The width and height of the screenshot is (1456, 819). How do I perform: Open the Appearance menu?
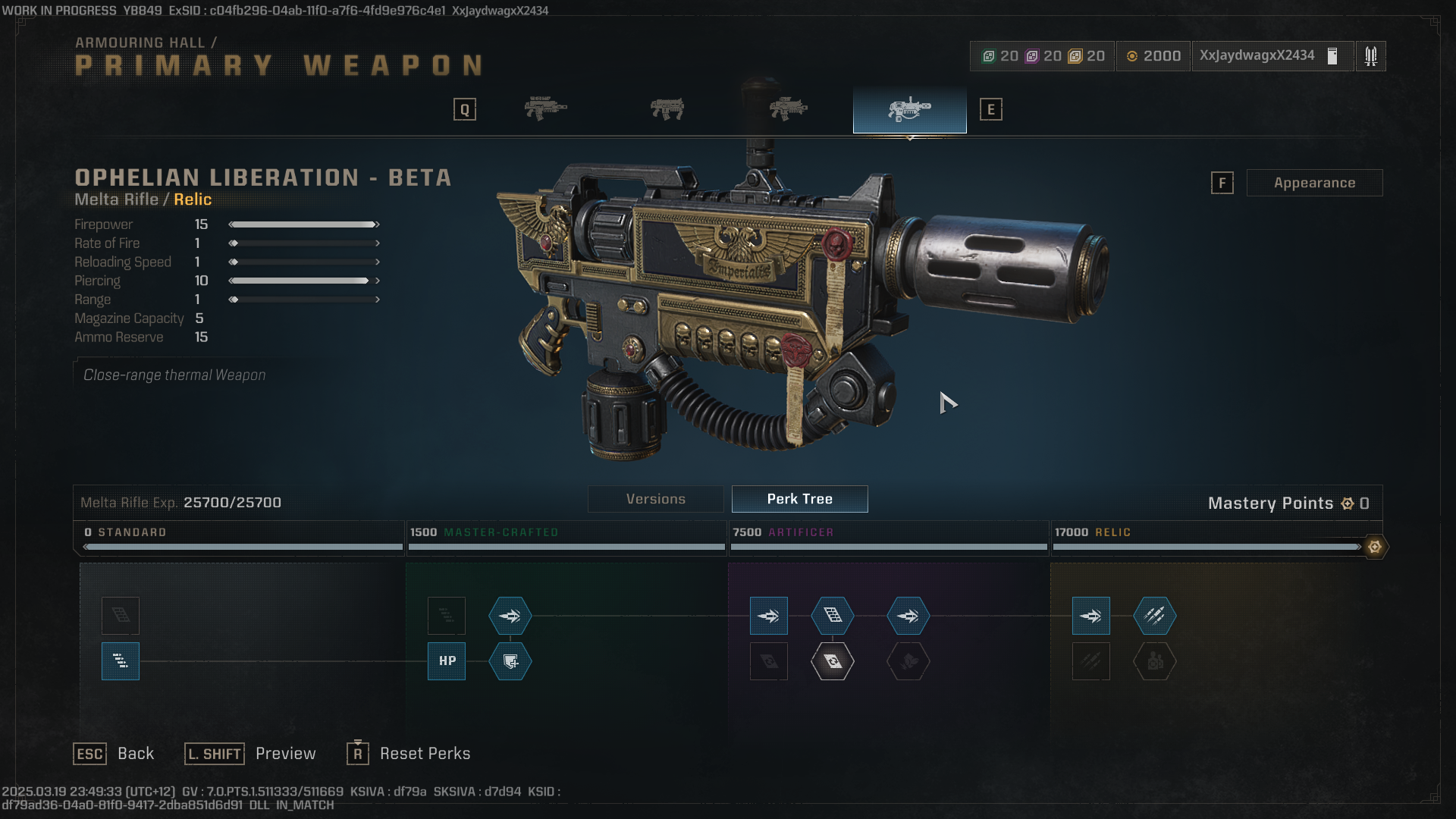pos(1314,182)
